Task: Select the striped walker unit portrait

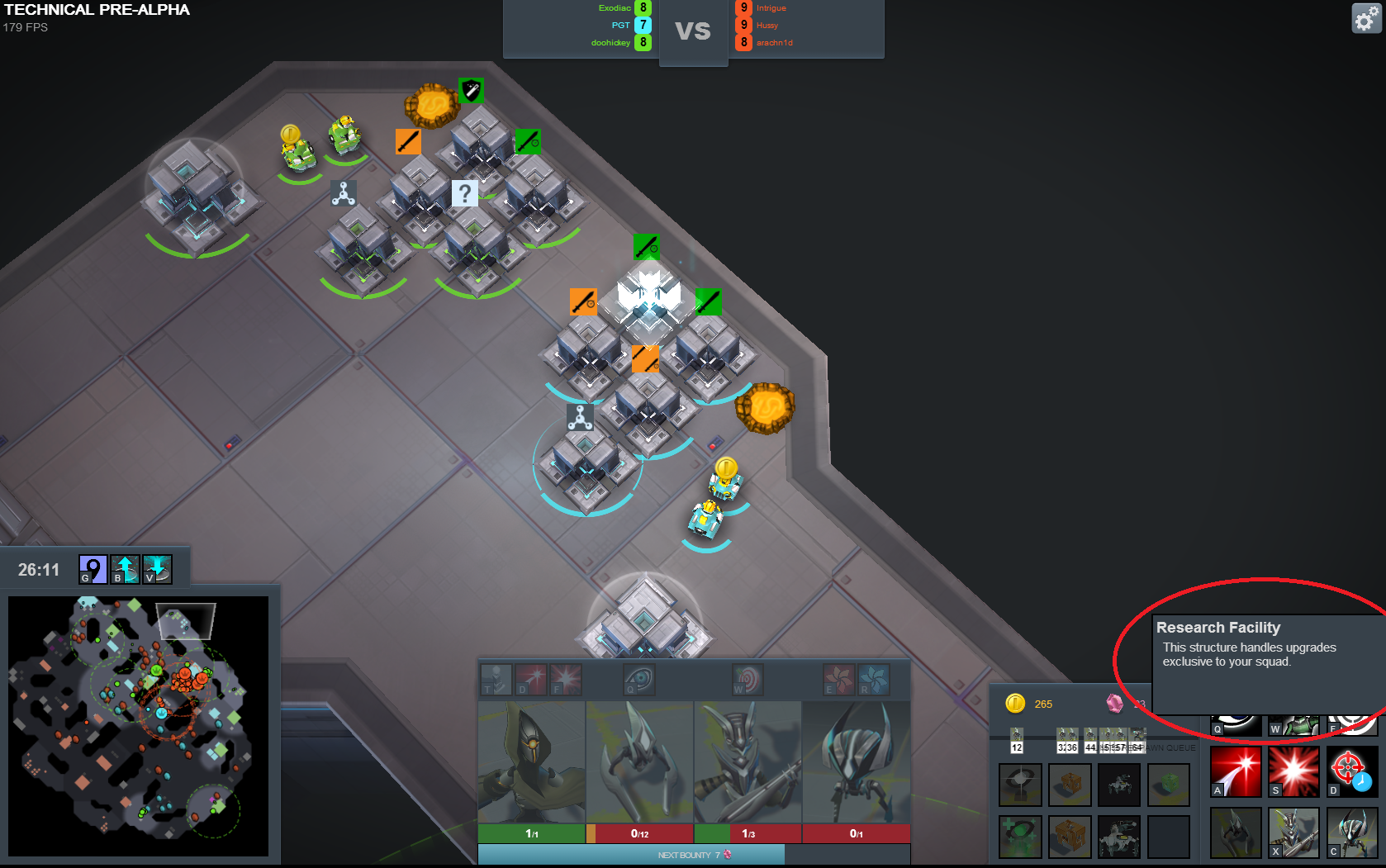Action: pyautogui.click(x=856, y=761)
